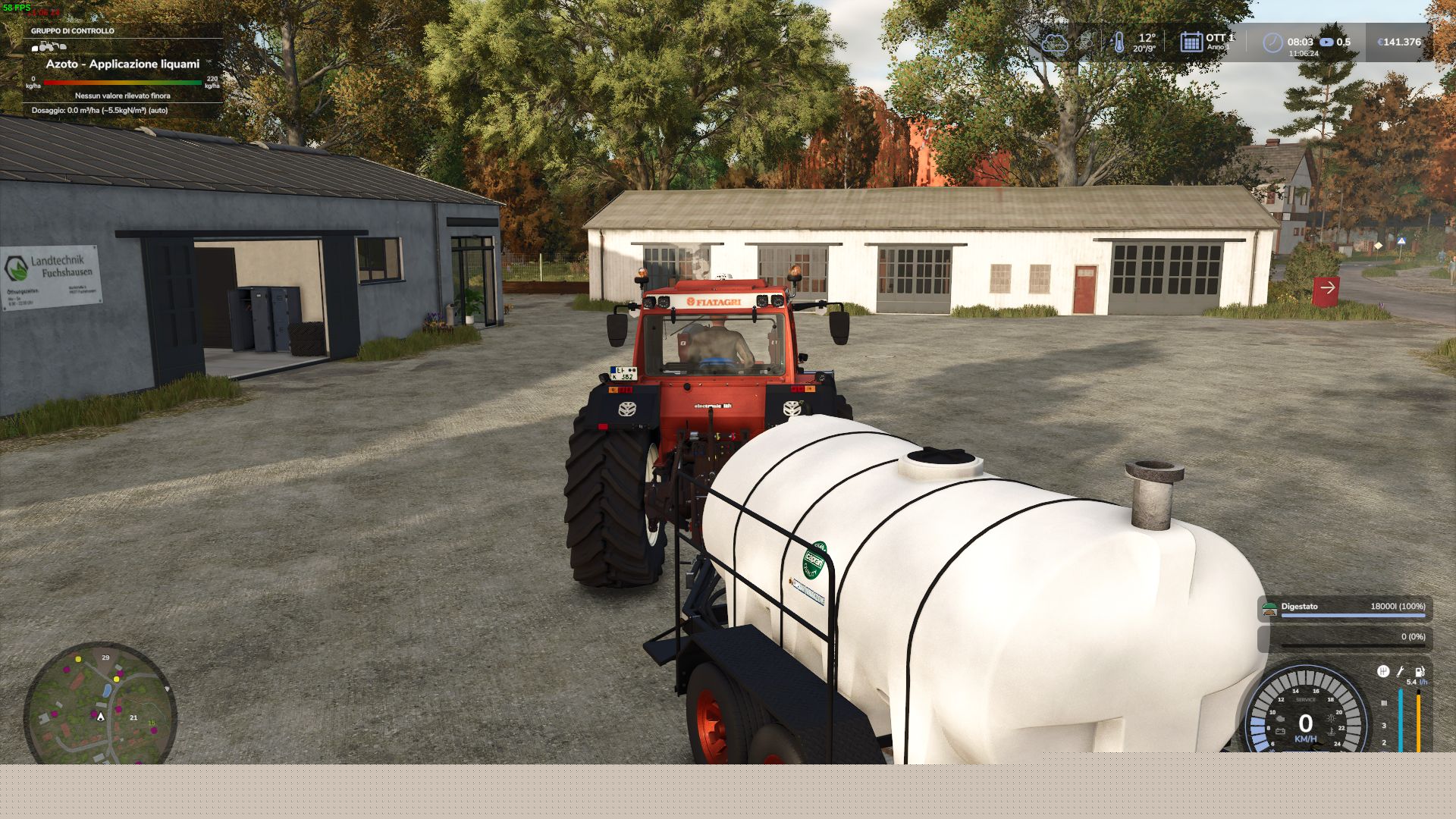Viewport: 1456px width, 819px height.
Task: Open the gear level III indicator
Action: (1384, 703)
